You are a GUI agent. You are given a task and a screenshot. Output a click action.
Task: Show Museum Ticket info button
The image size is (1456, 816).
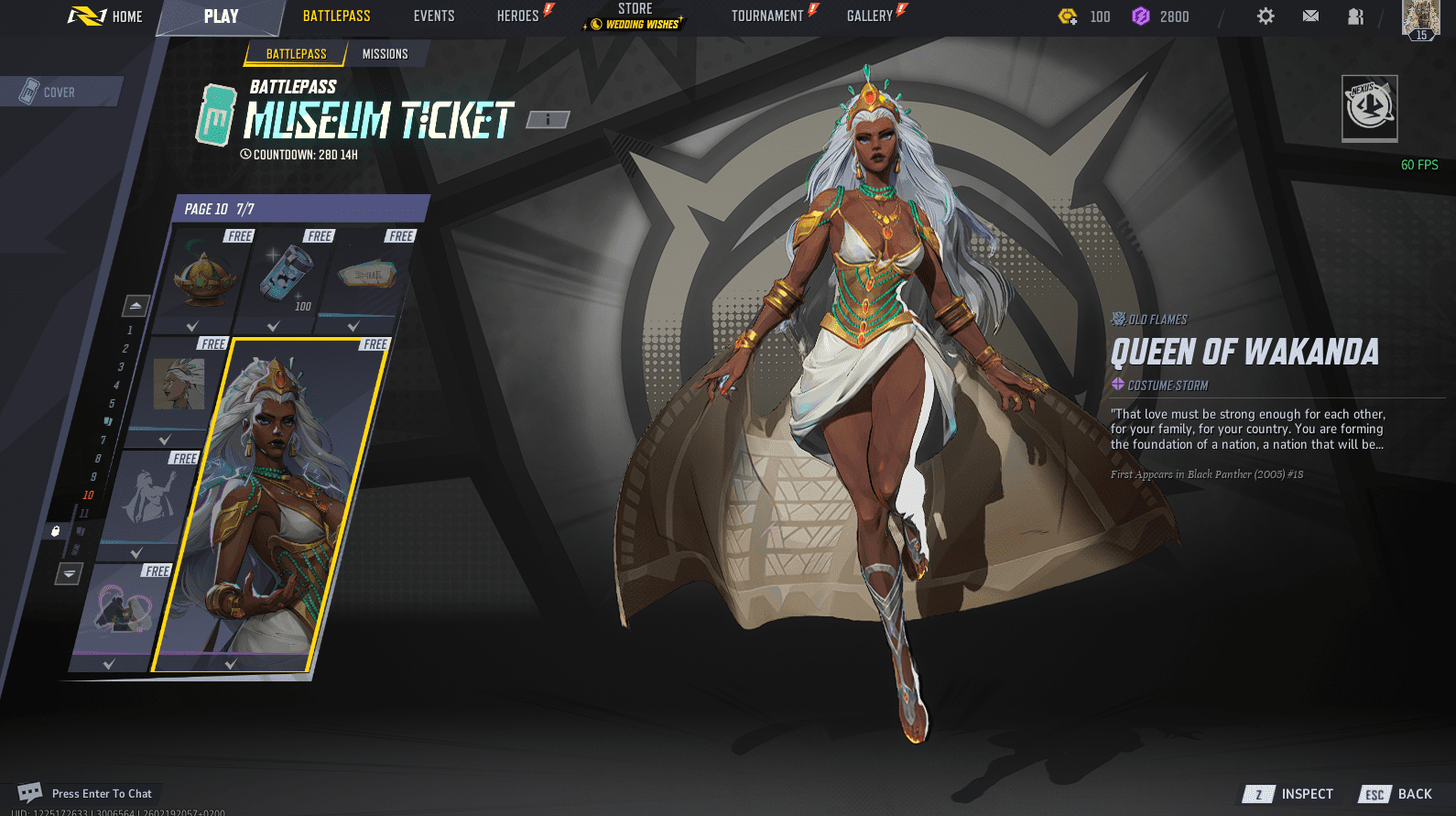coord(548,119)
